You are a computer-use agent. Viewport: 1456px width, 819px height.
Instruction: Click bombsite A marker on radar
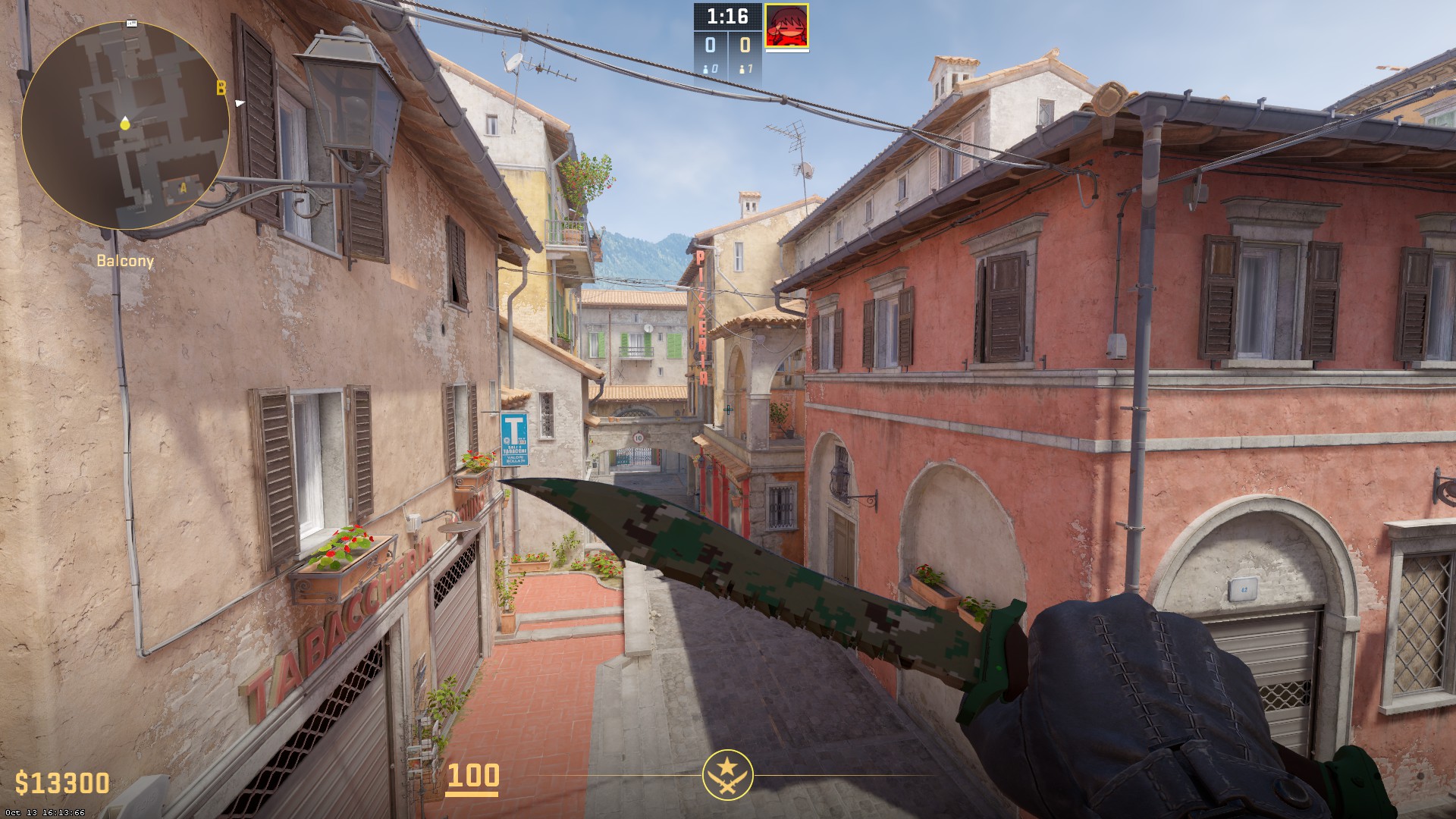183,186
